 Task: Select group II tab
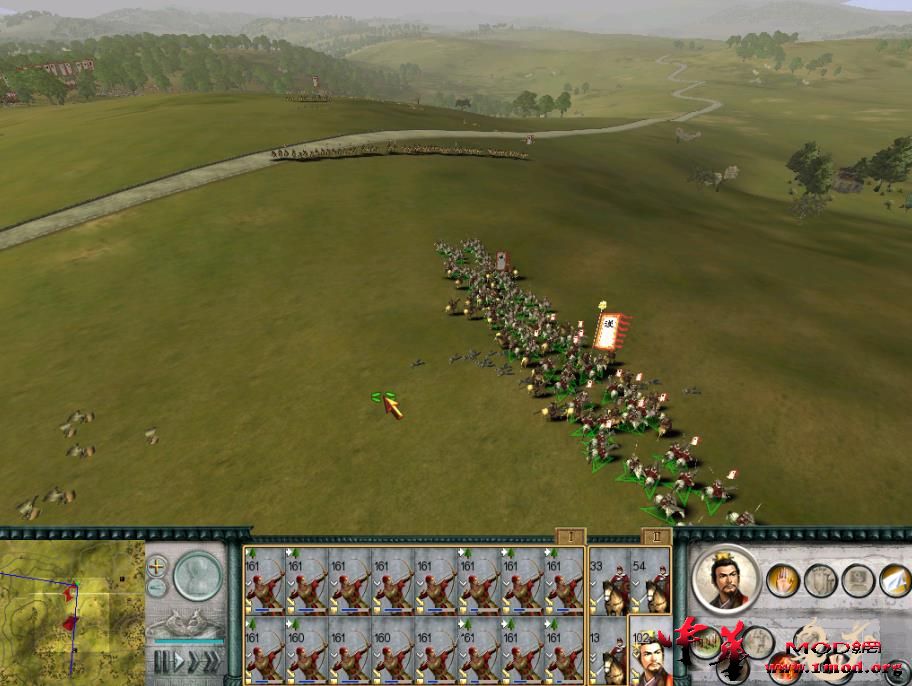tap(656, 537)
